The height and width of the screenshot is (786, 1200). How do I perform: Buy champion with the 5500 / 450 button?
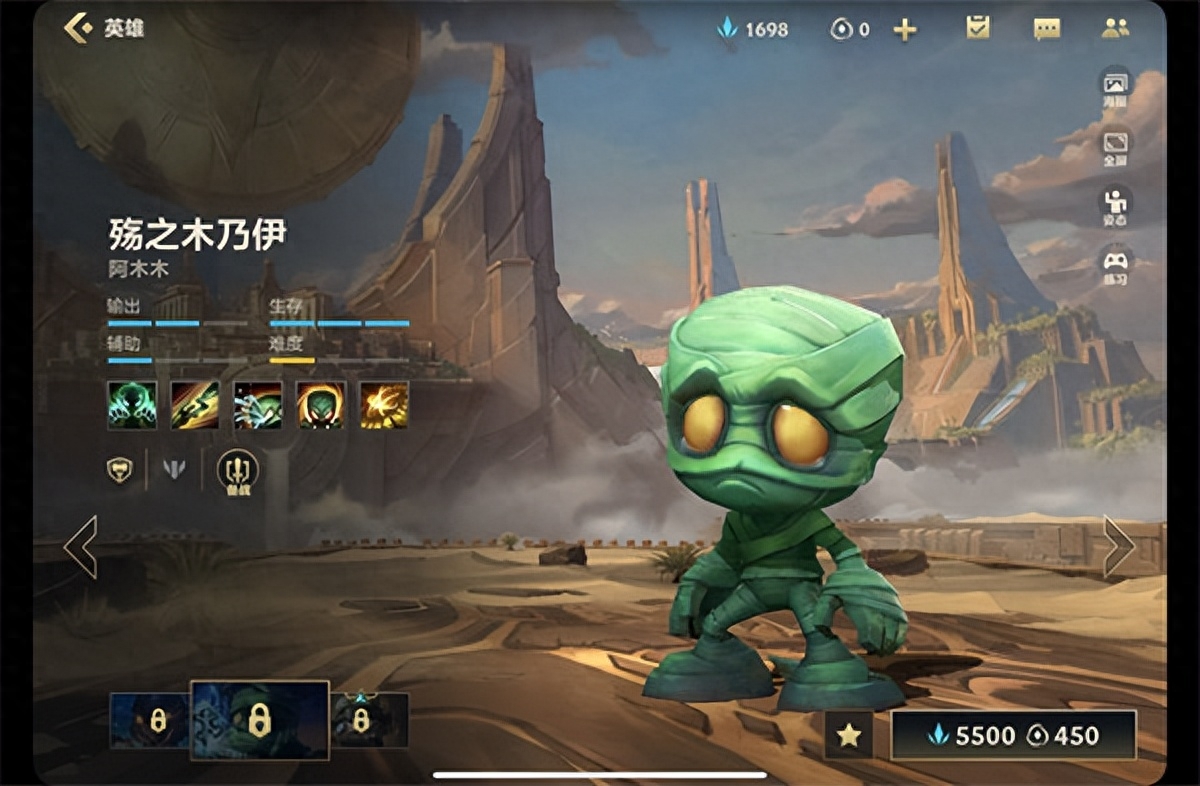[x=1013, y=736]
